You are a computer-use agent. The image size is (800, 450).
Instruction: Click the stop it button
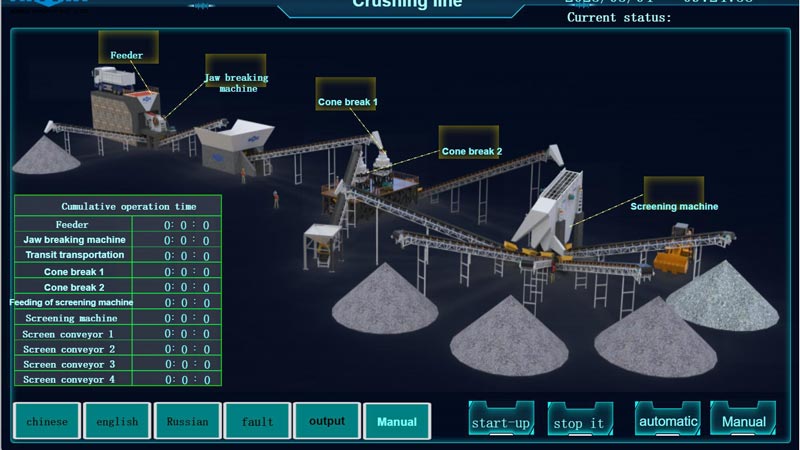580,420
